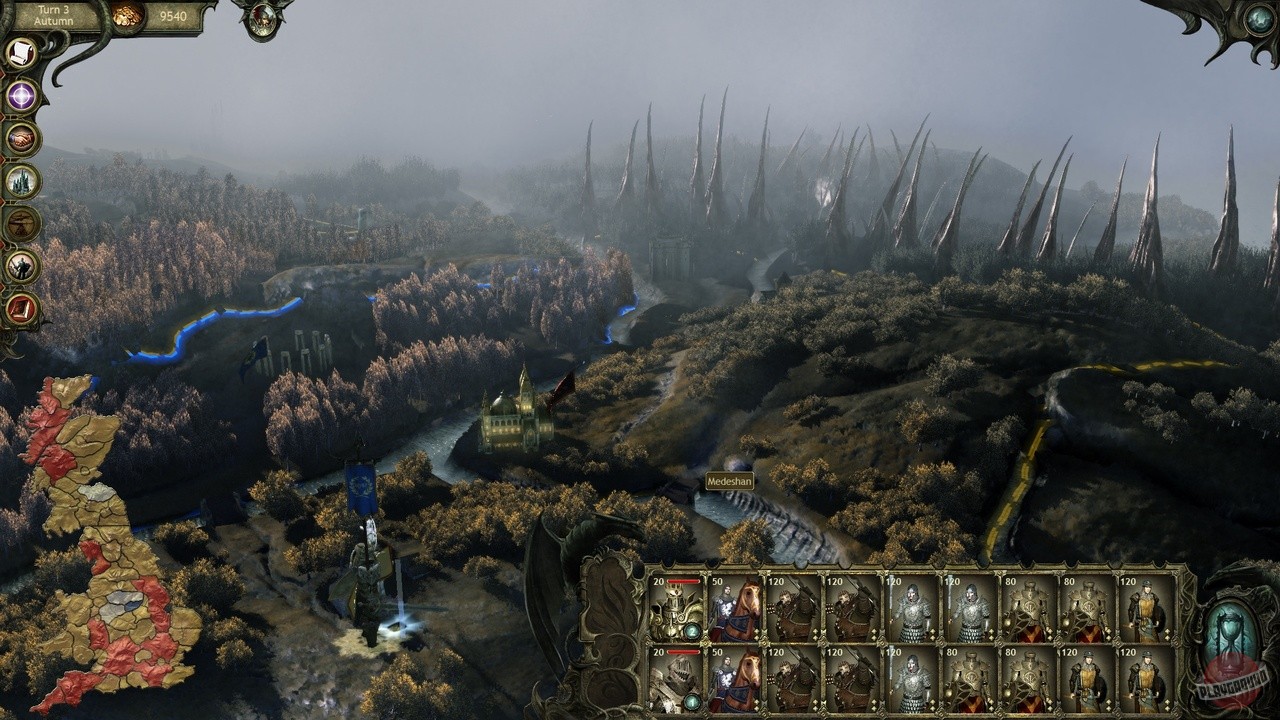1280x720 pixels.
Task: Open the castle stronghold icon
Action: coord(21,181)
